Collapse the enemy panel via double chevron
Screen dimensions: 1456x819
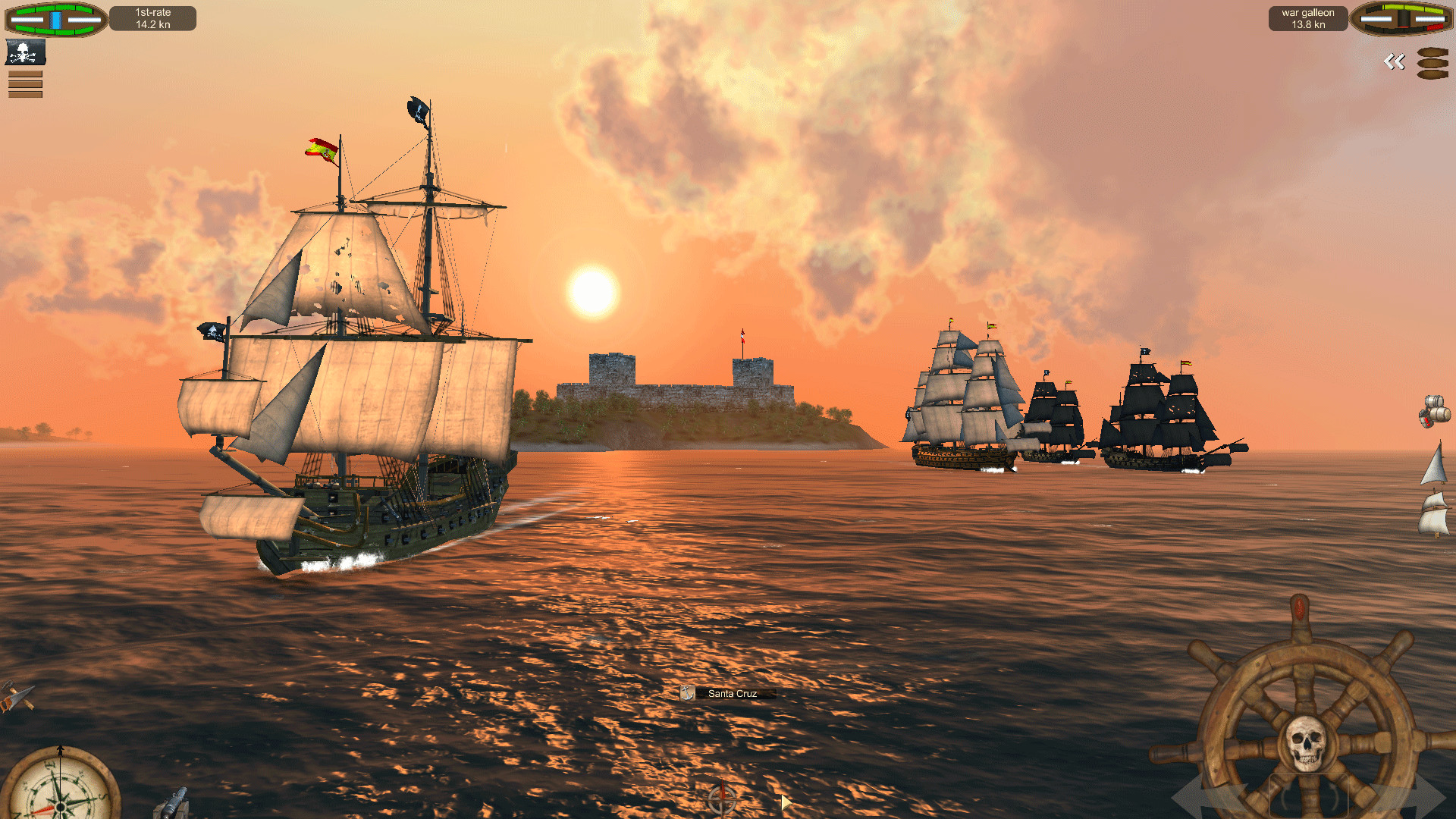tap(1394, 62)
